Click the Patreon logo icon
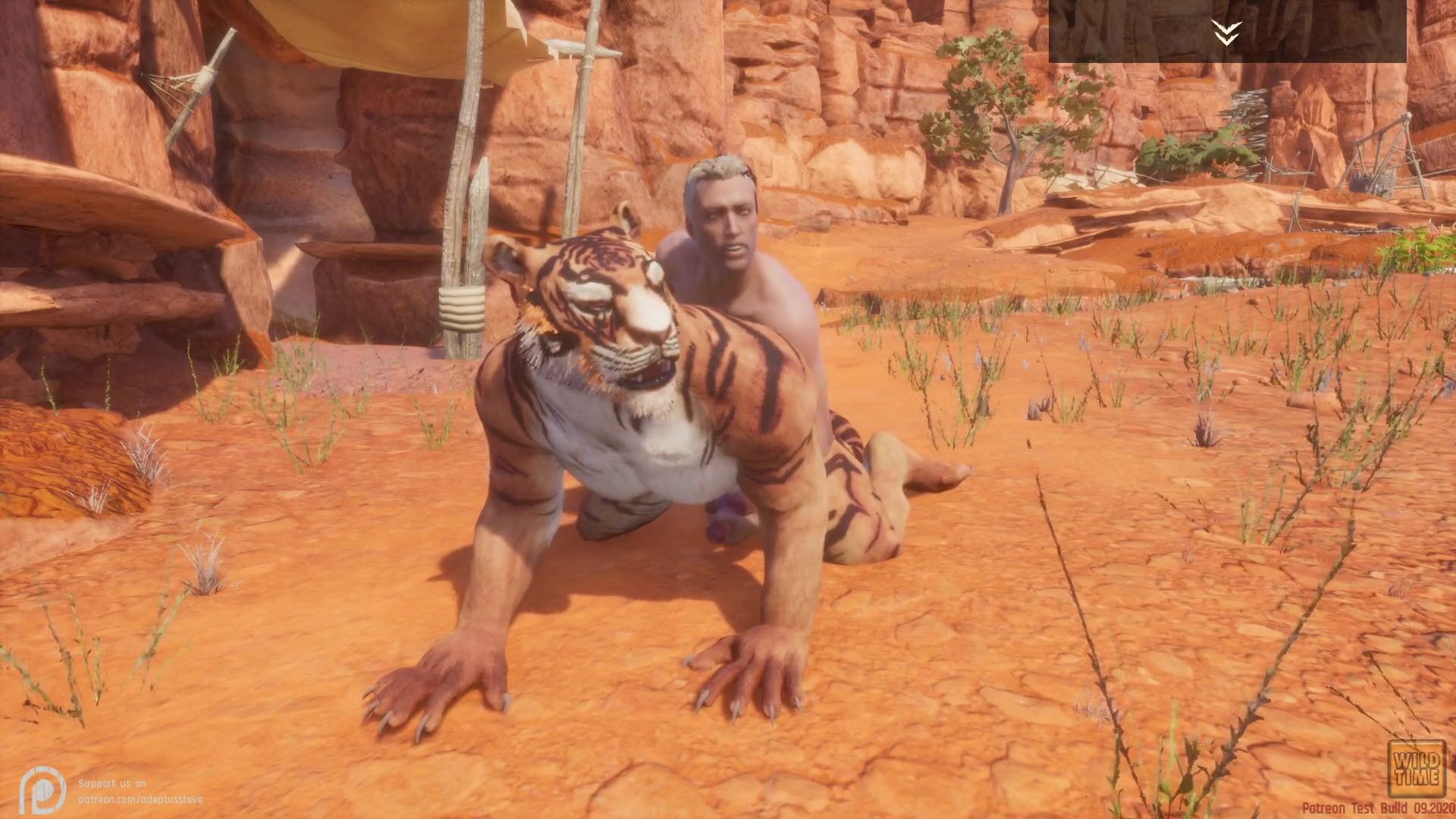1456x819 pixels. click(x=42, y=789)
